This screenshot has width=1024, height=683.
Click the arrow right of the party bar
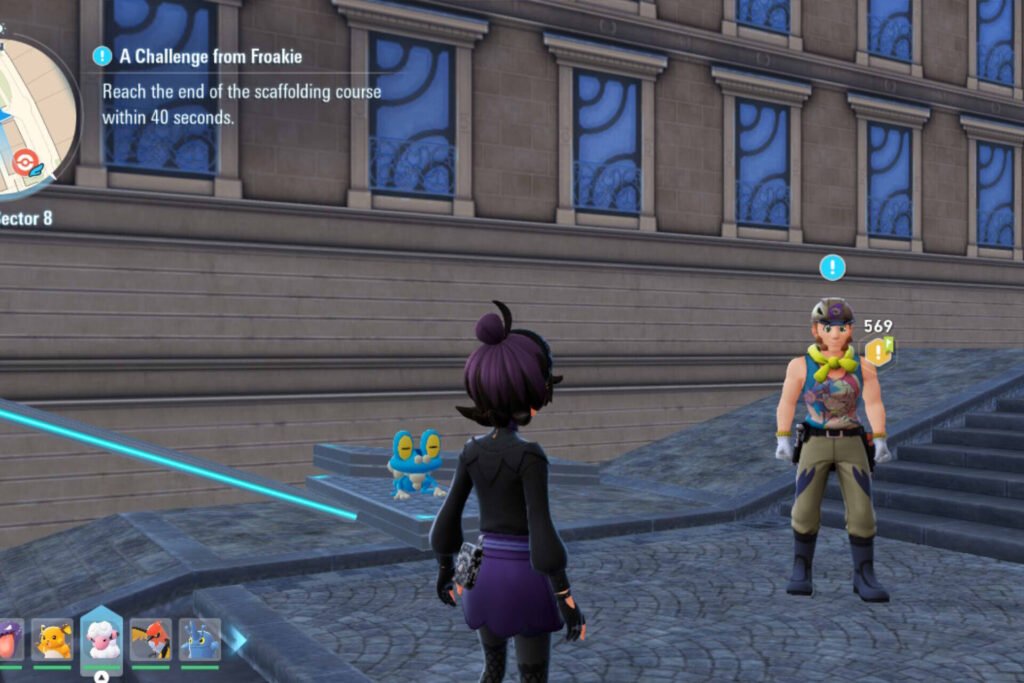tap(238, 640)
